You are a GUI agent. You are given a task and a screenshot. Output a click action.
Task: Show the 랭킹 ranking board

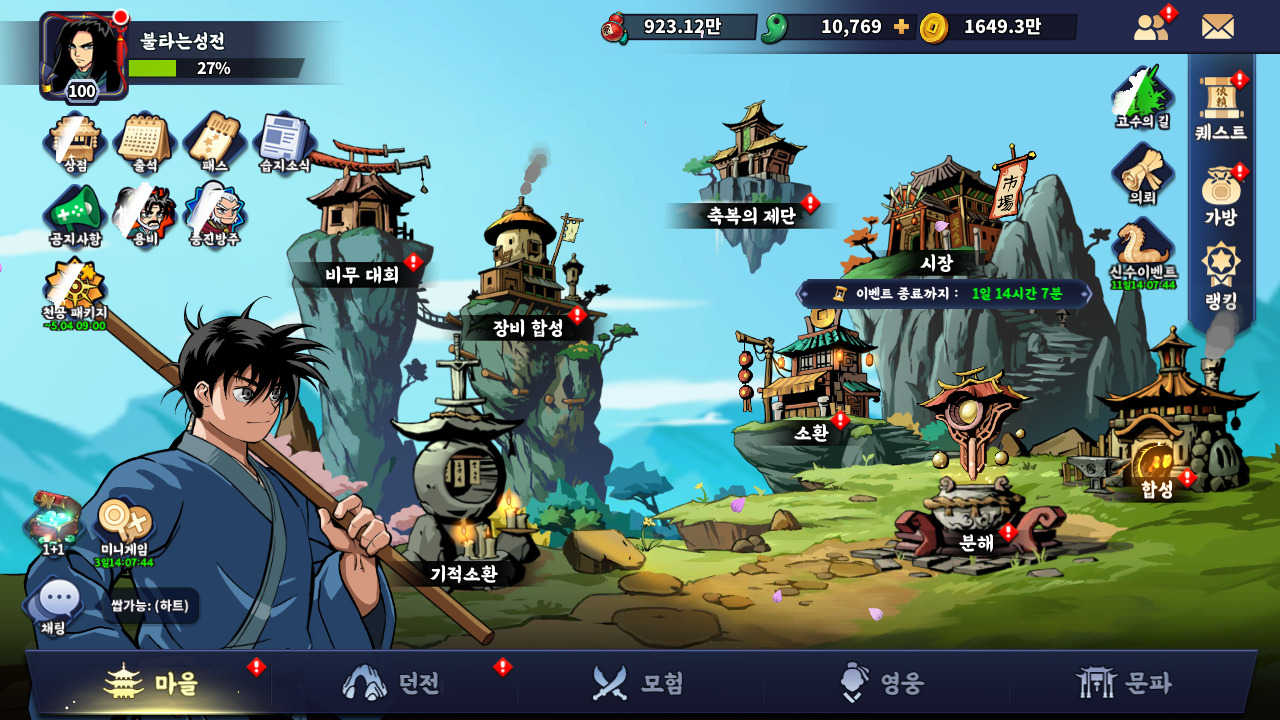[1221, 275]
